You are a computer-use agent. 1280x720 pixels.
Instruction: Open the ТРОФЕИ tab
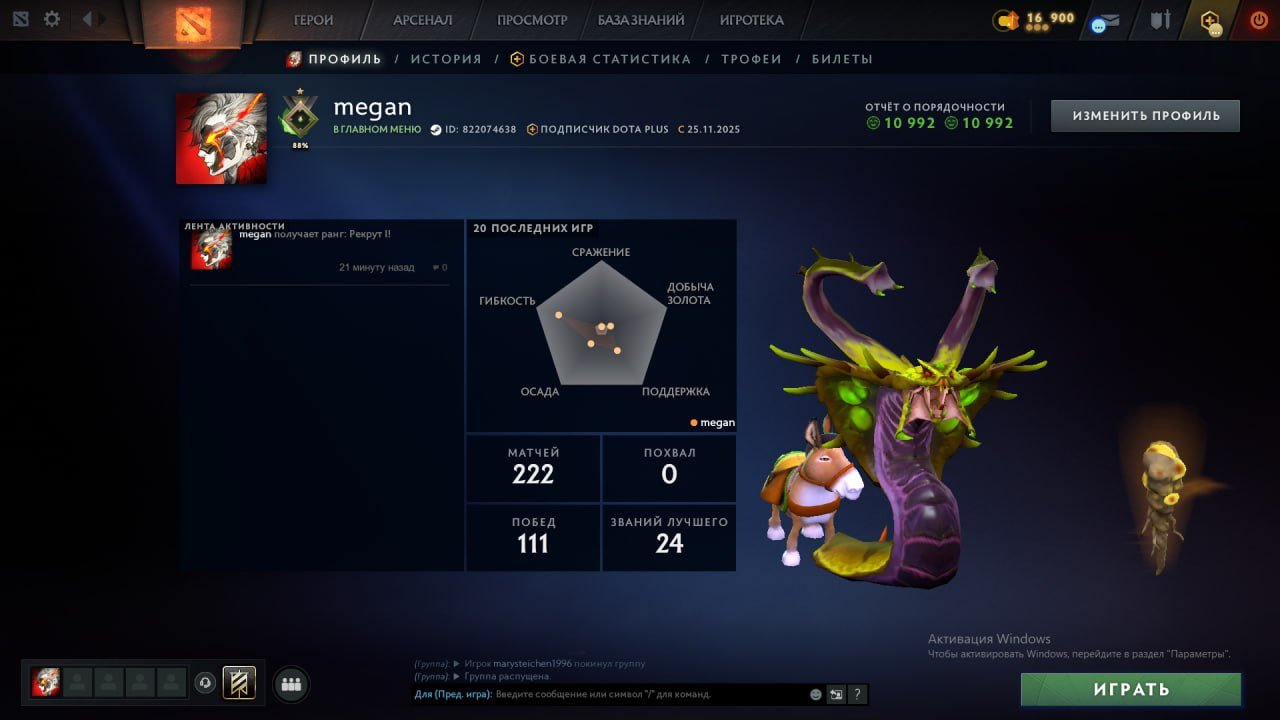click(x=752, y=58)
